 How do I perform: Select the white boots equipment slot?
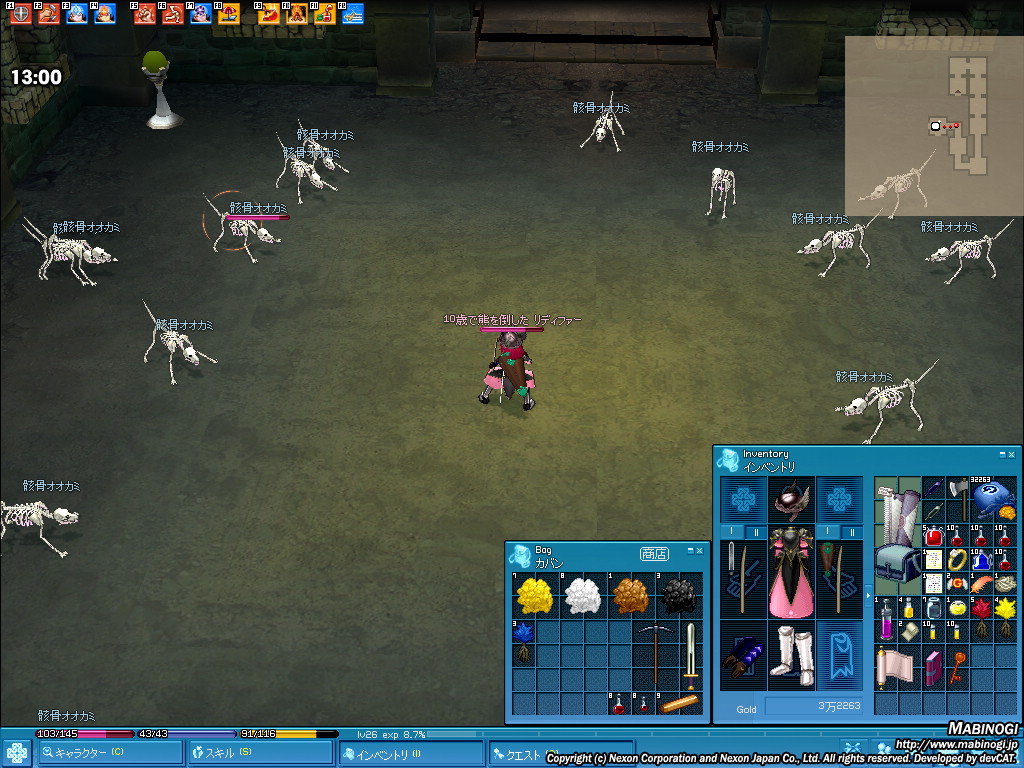point(792,655)
